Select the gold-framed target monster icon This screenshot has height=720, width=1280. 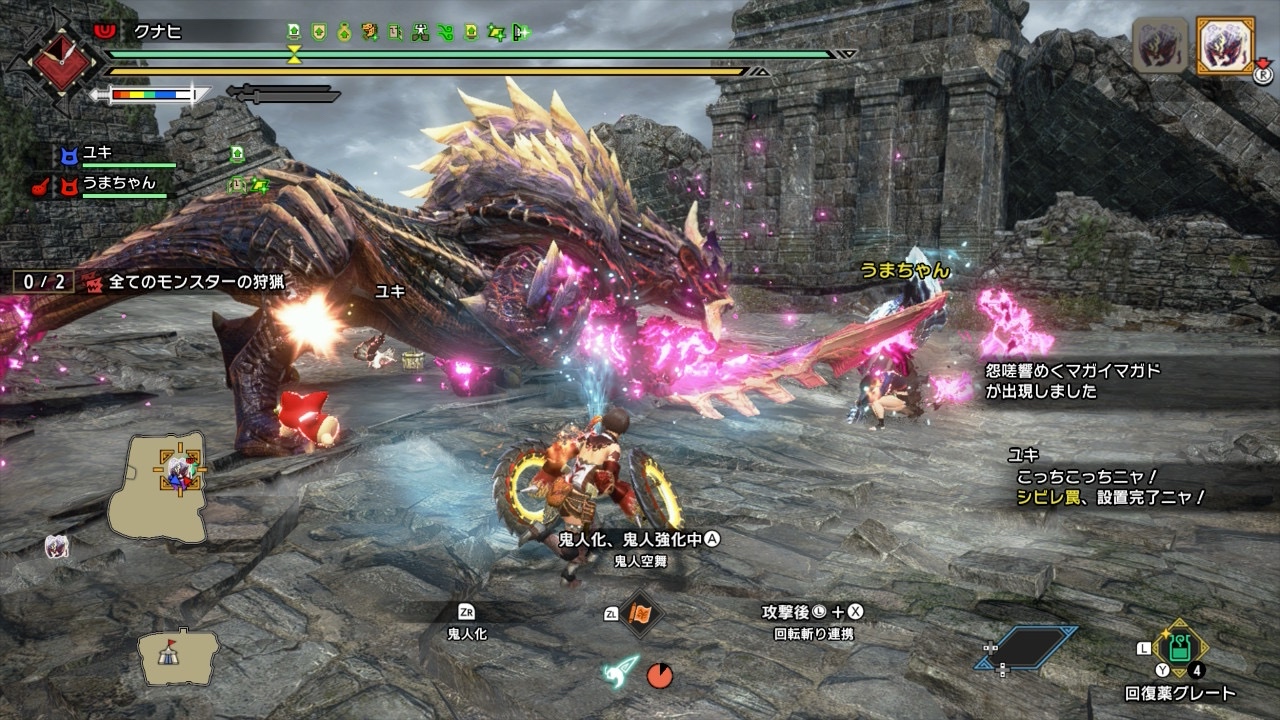coord(1220,45)
